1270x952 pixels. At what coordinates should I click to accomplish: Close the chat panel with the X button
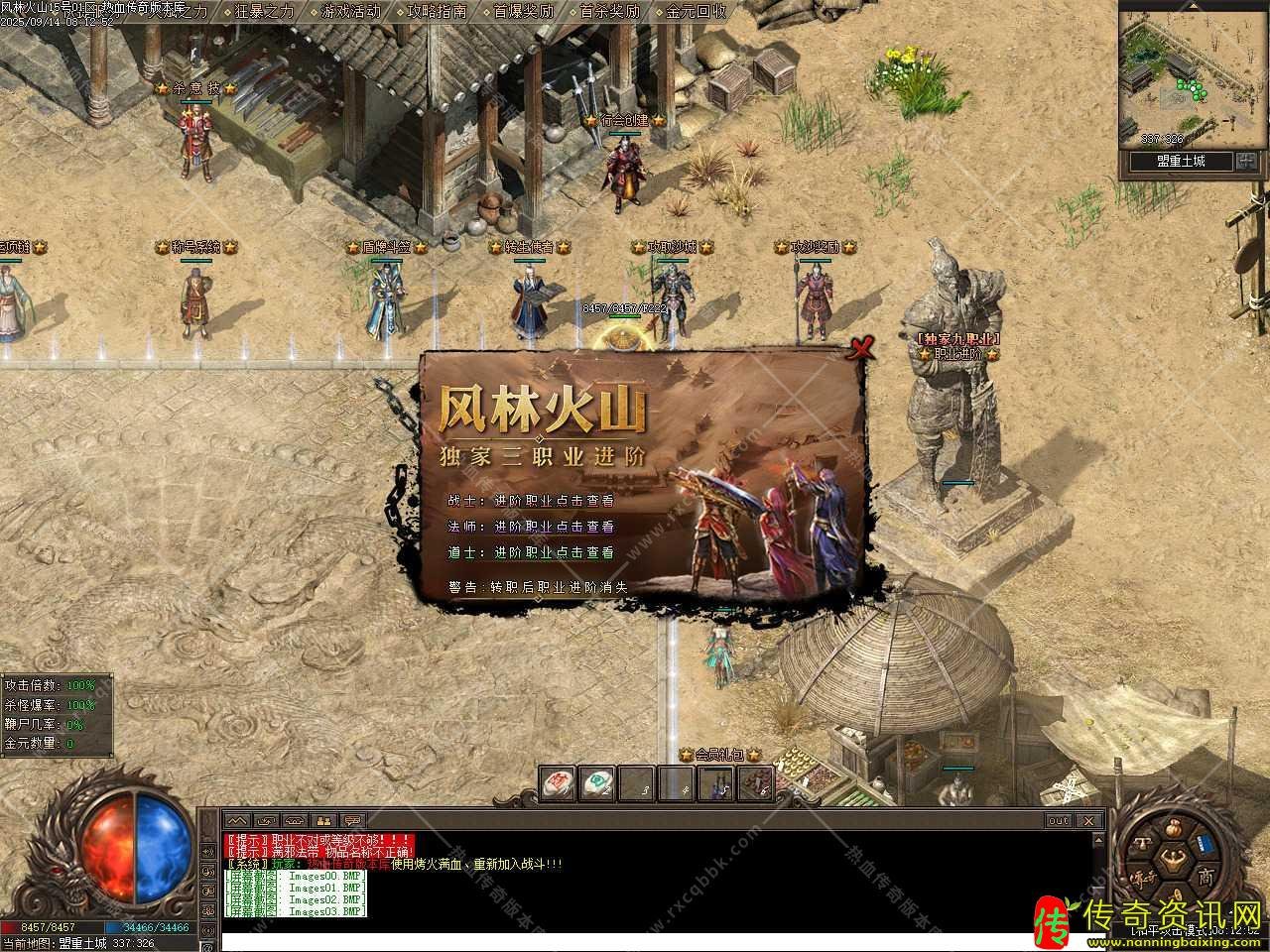pyautogui.click(x=1089, y=821)
